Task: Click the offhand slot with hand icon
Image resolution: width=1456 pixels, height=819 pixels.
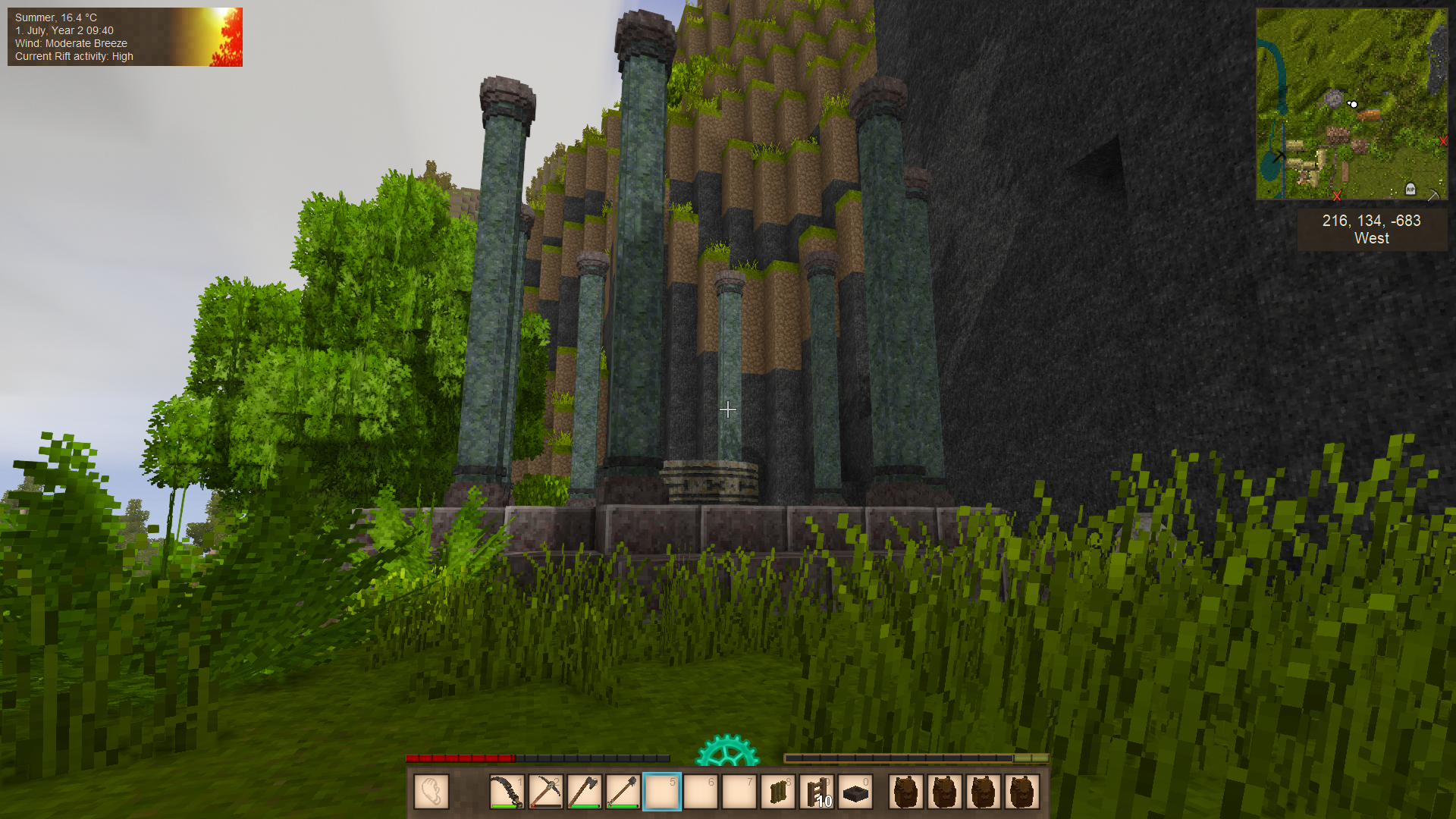Action: pos(431,792)
